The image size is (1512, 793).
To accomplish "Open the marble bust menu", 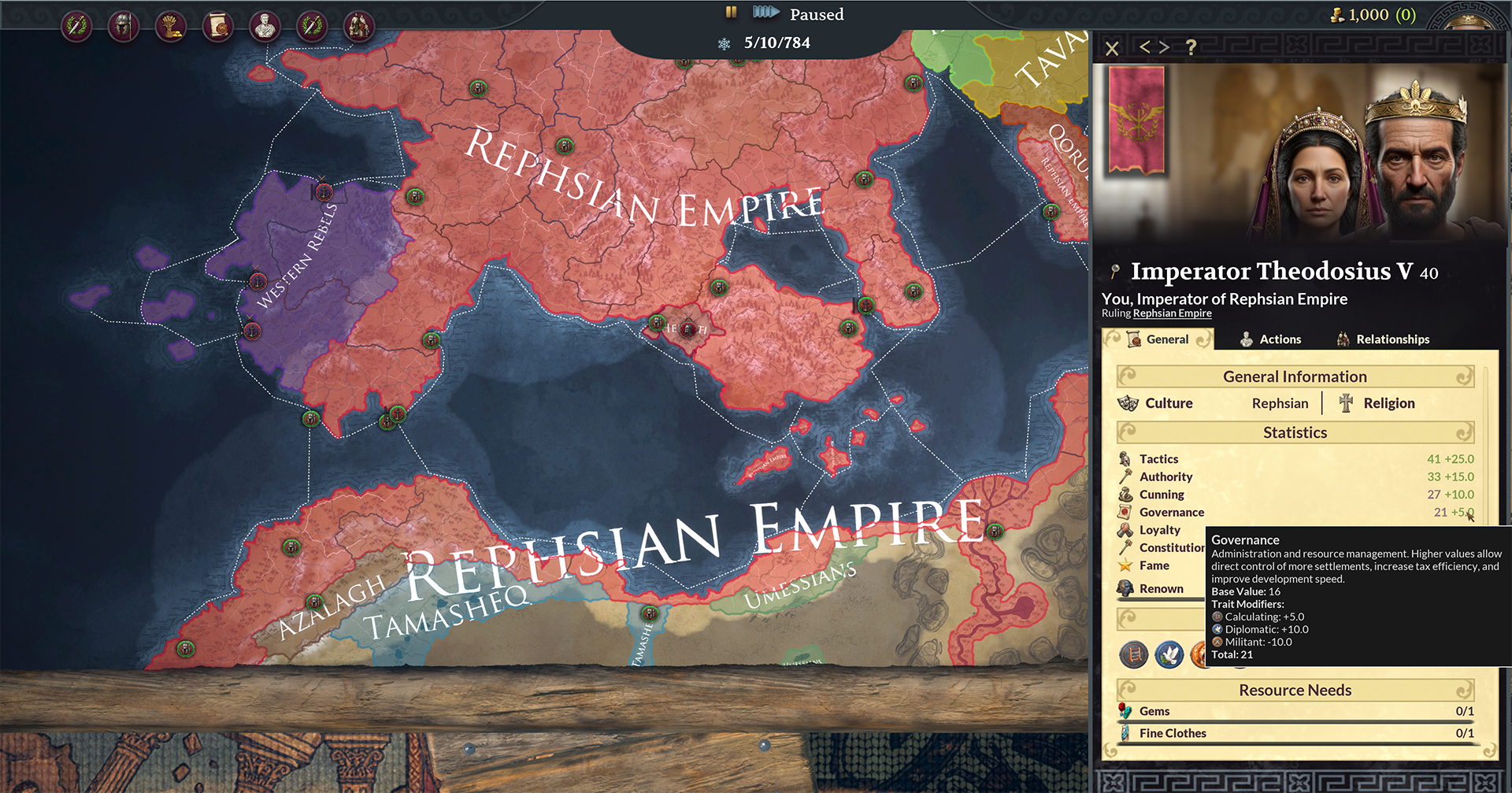I will (265, 27).
